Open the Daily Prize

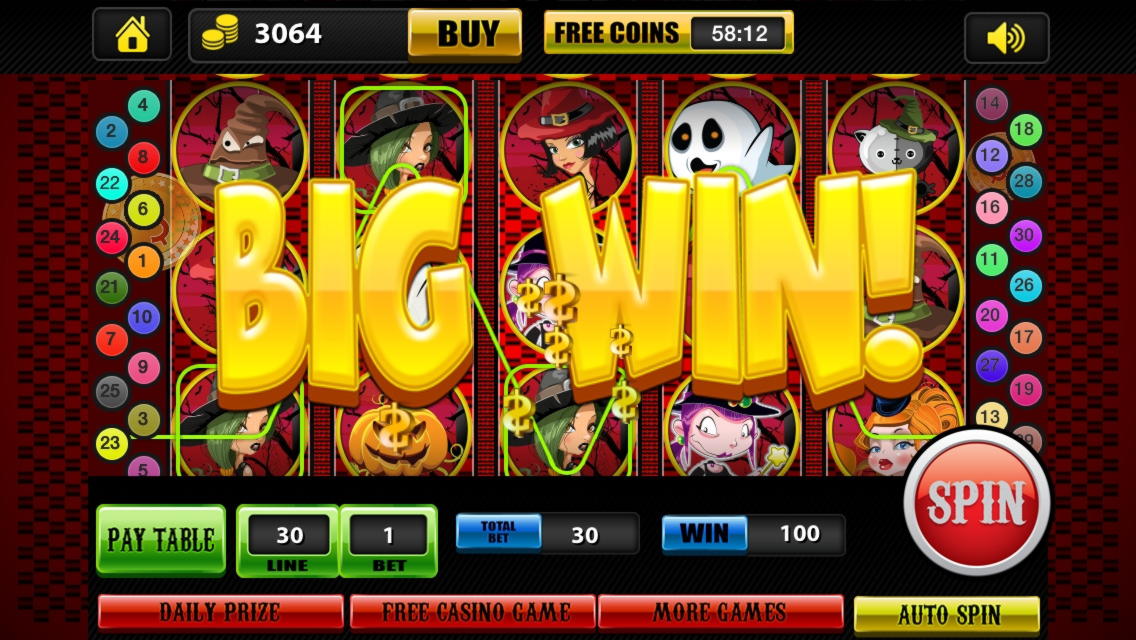point(220,611)
